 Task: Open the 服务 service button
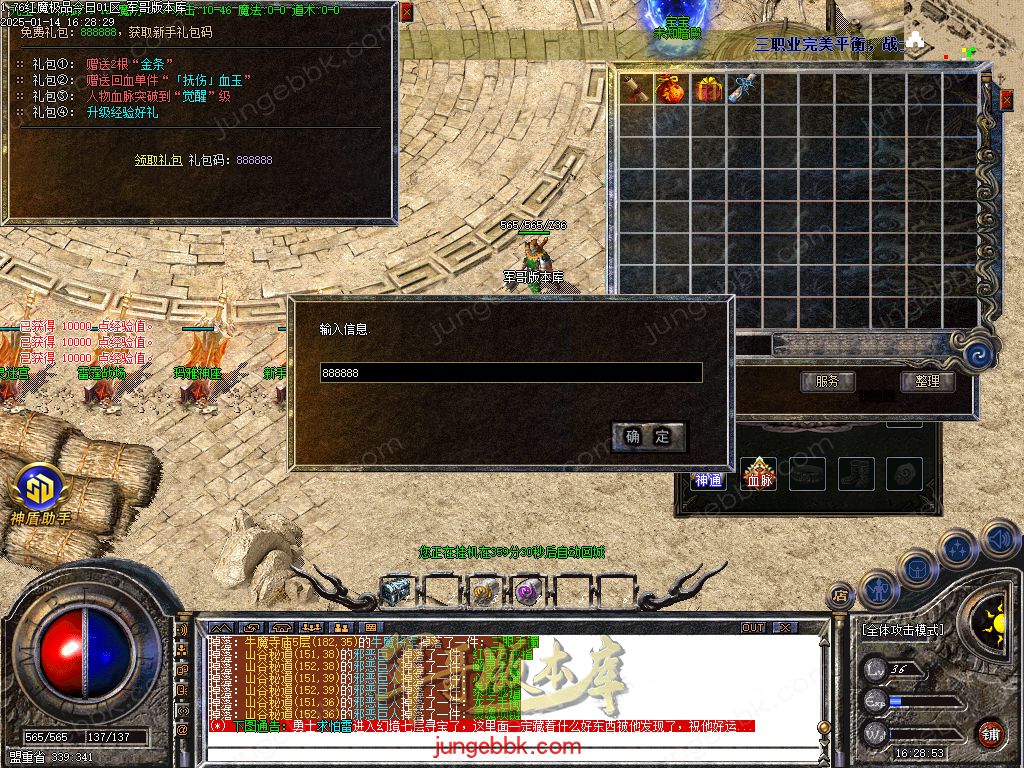point(827,381)
